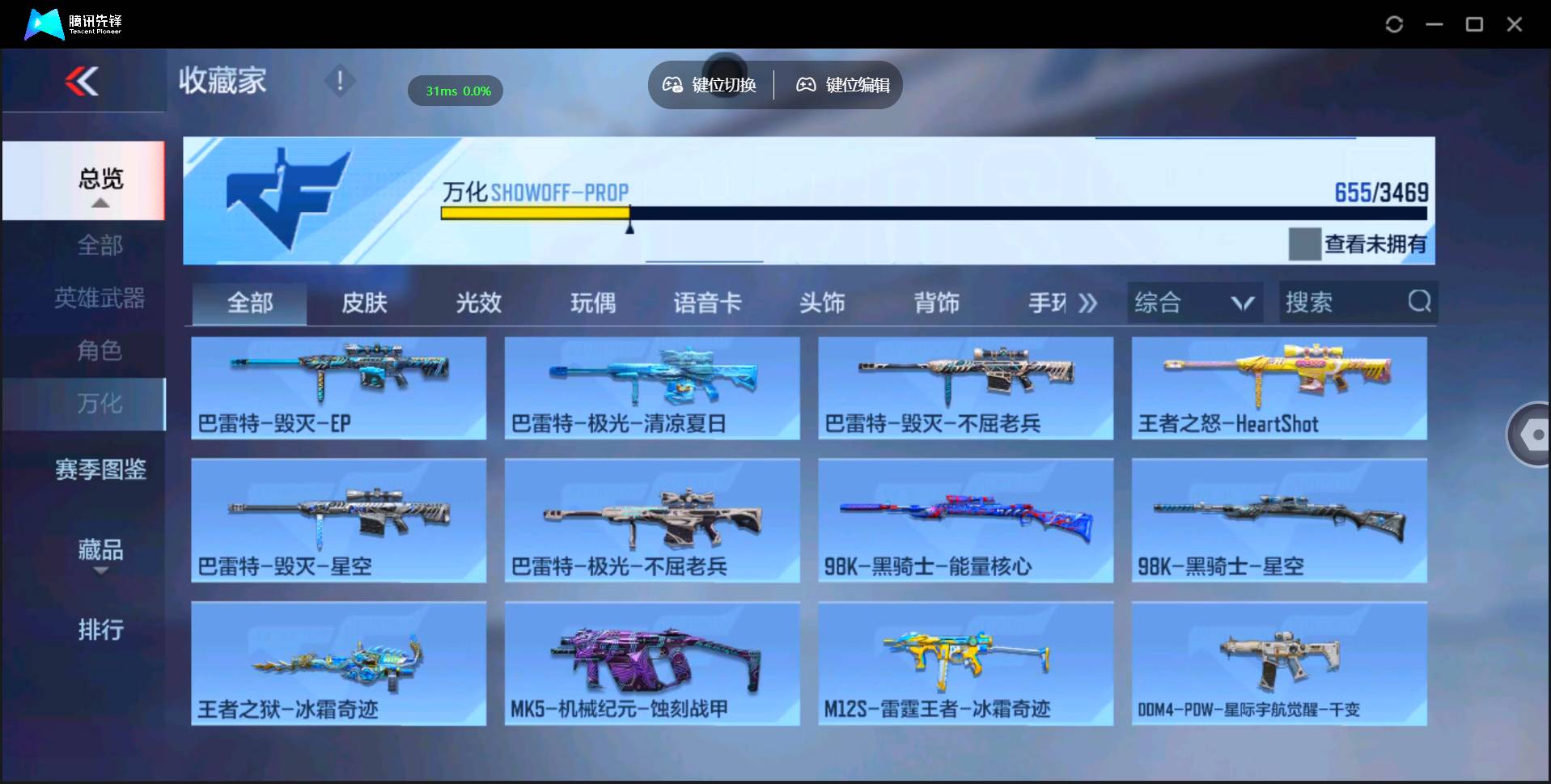Open the warning notice beside 收藏家 title
This screenshot has height=784, width=1551.
click(339, 81)
